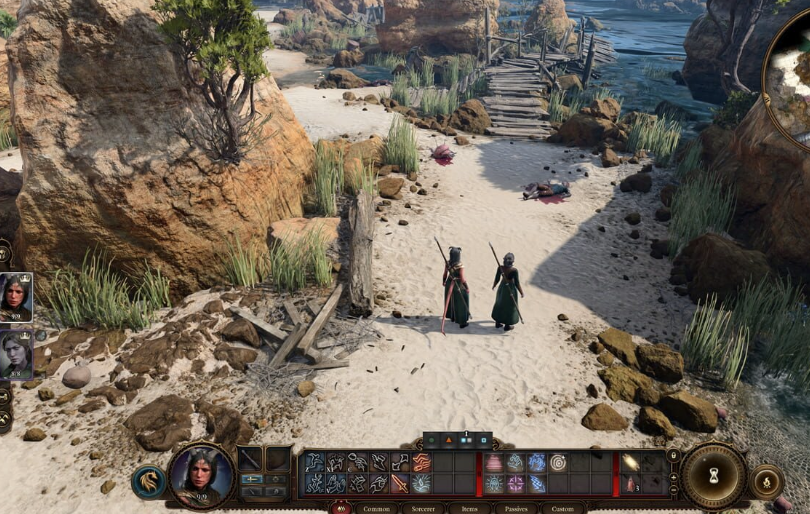Switch to the Common hotbar tab
The image size is (810, 514).
pos(376,508)
